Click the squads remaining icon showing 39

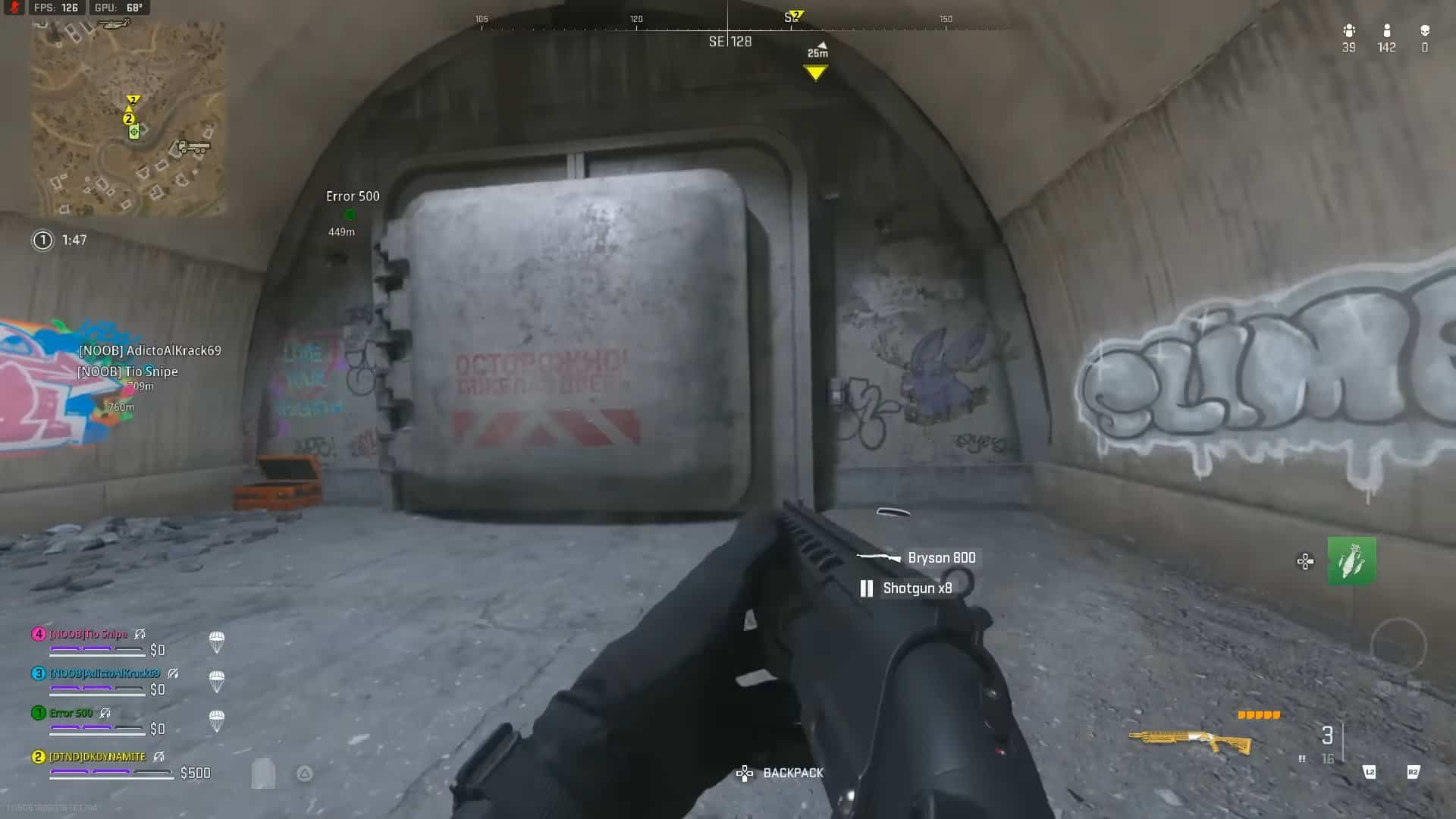pyautogui.click(x=1348, y=33)
